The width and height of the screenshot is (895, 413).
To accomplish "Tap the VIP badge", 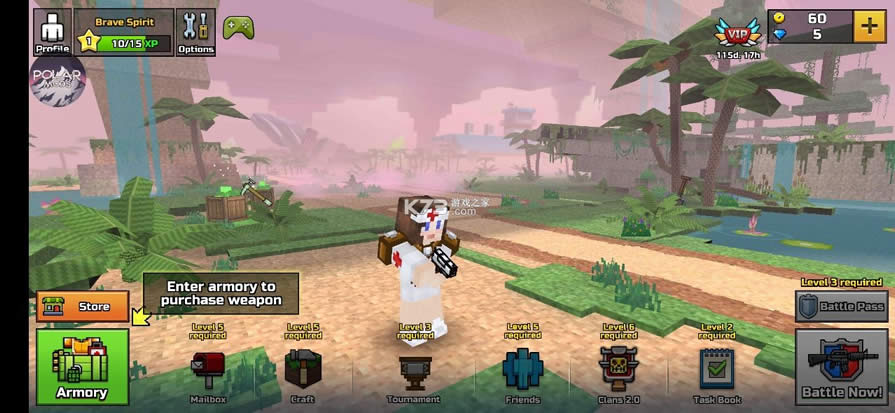I will point(738,32).
